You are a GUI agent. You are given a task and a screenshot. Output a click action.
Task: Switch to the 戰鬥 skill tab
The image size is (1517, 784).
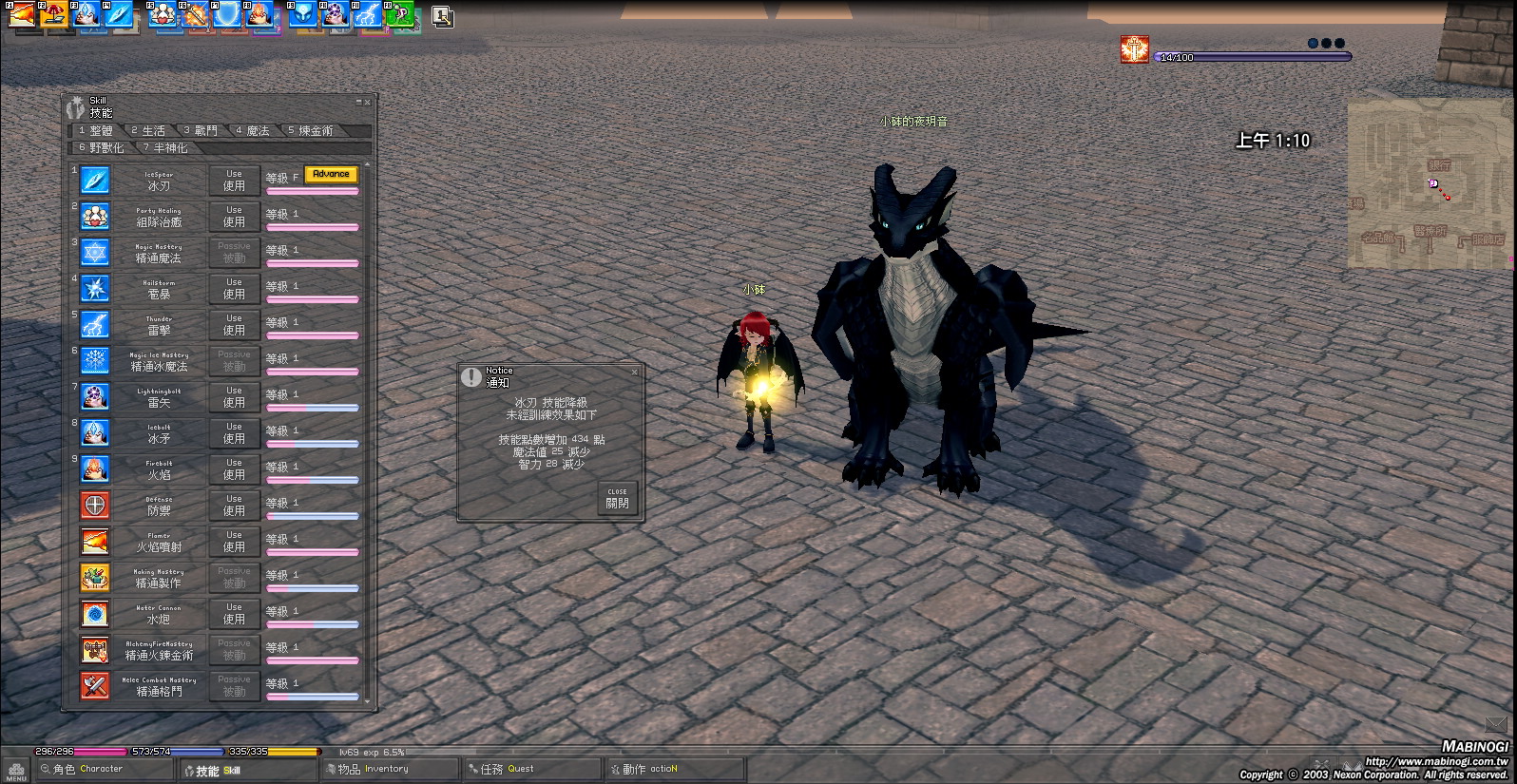coord(201,131)
